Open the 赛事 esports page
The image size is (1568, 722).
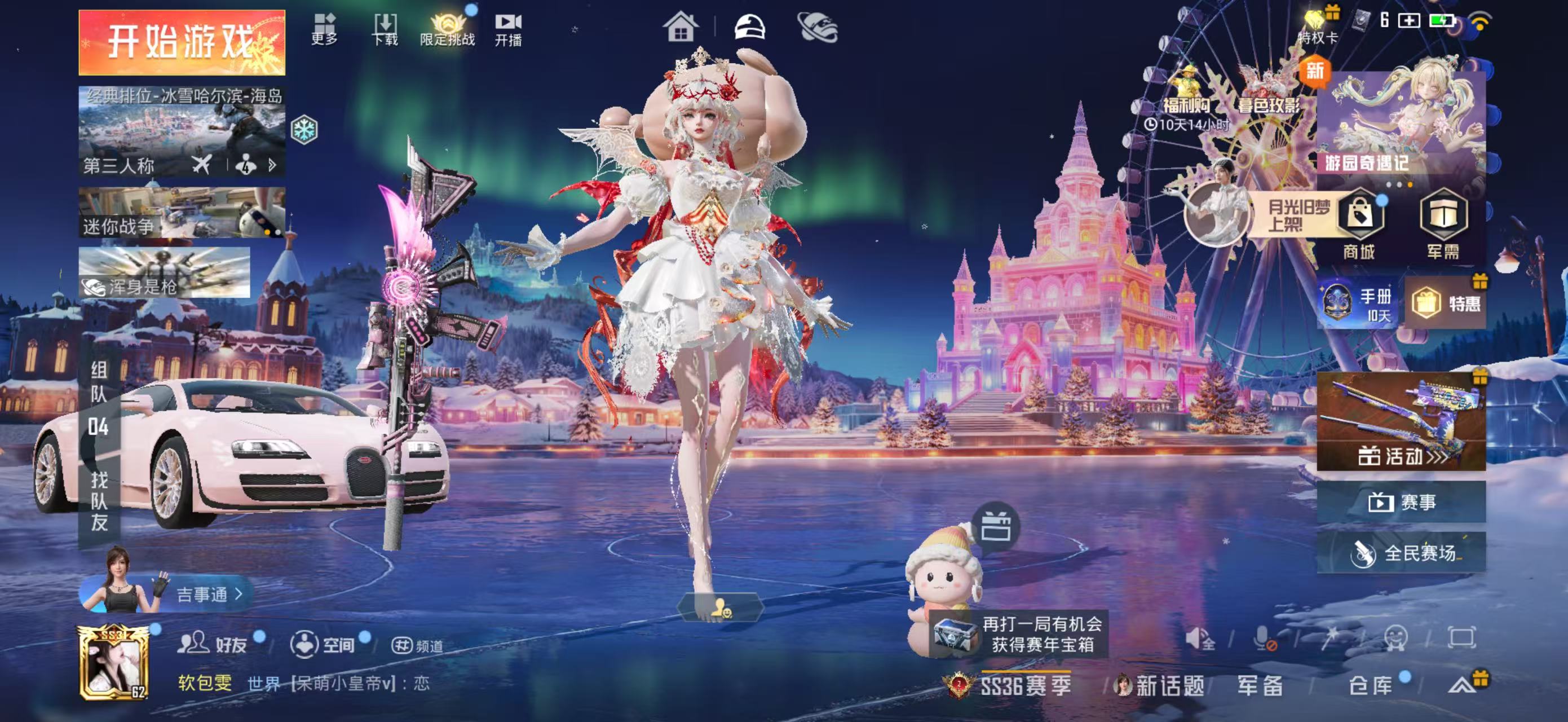pos(1401,502)
